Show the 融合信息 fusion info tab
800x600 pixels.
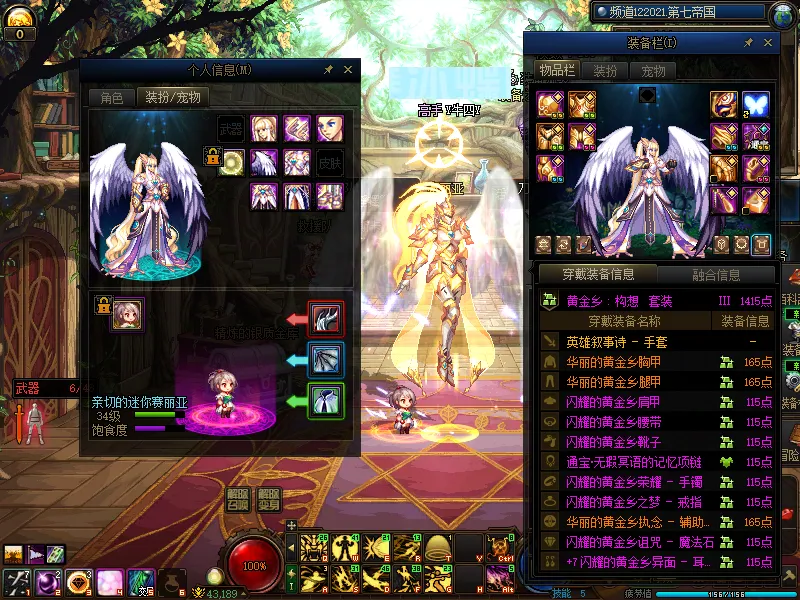pyautogui.click(x=716, y=275)
